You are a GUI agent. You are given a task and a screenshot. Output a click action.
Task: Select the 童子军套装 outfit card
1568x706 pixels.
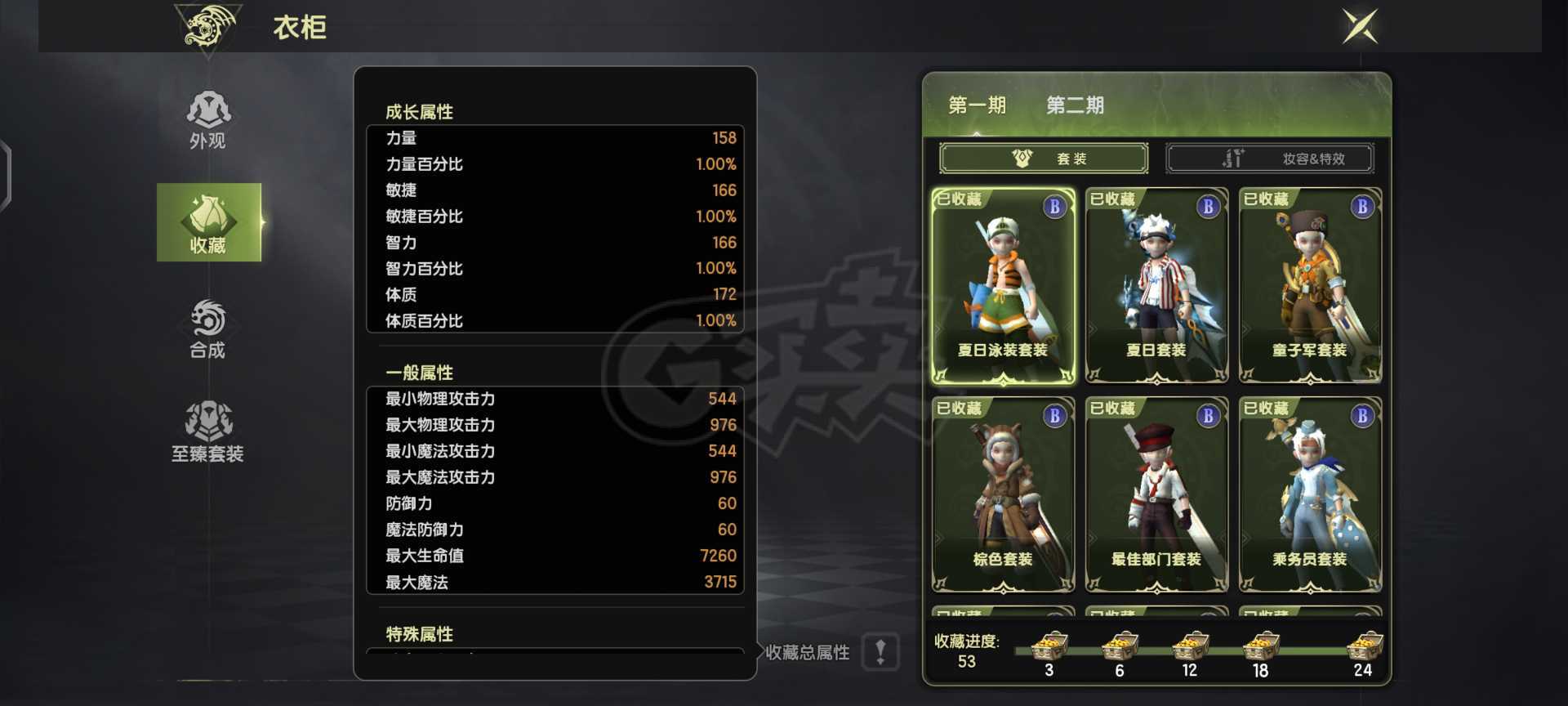pos(1309,286)
